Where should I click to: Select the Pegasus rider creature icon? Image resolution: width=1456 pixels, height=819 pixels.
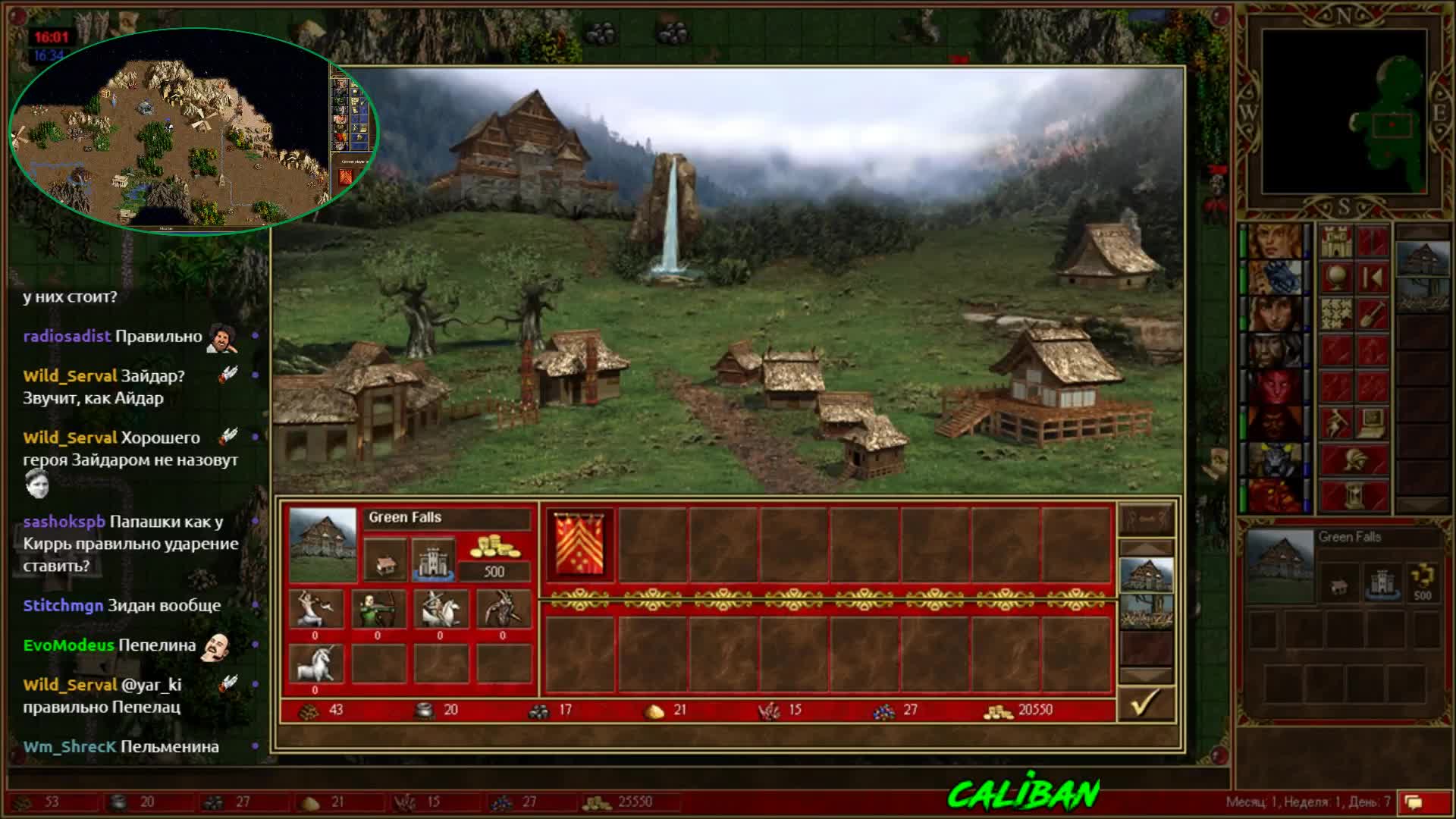[440, 610]
